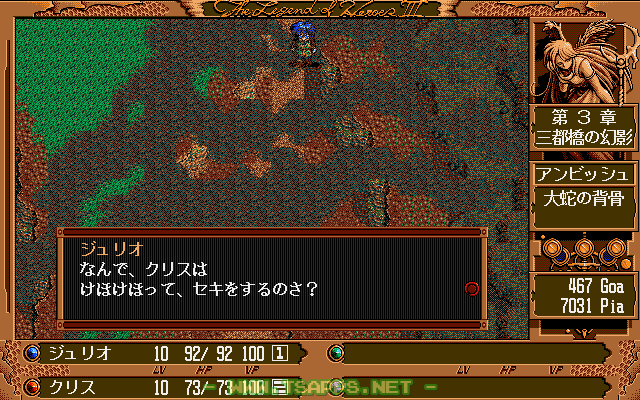
Task: Click the green orb of the empty party slot
Action: coord(336,352)
